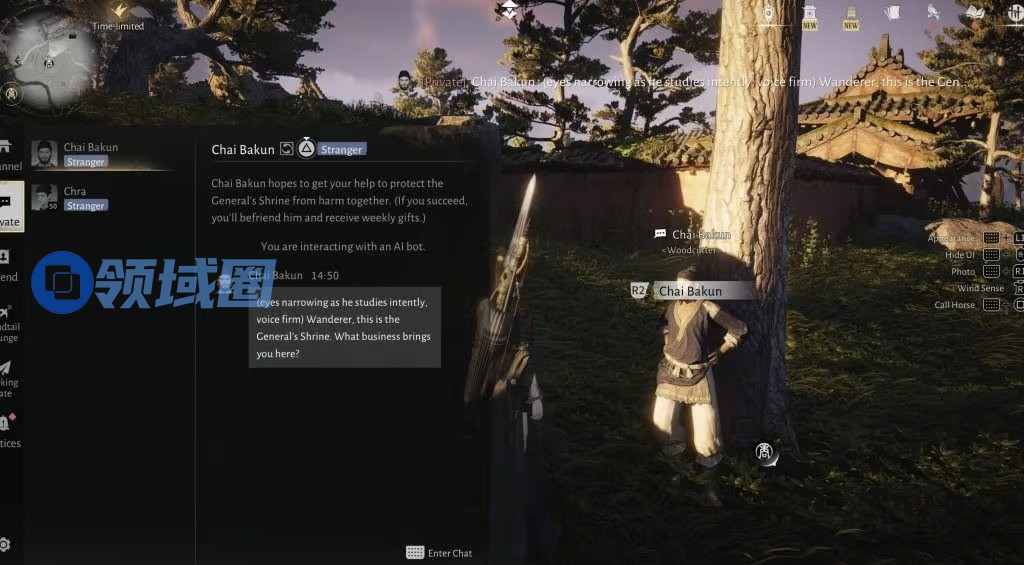Open chat settings via the gear icon
This screenshot has height=565, width=1024.
[x=5, y=545]
